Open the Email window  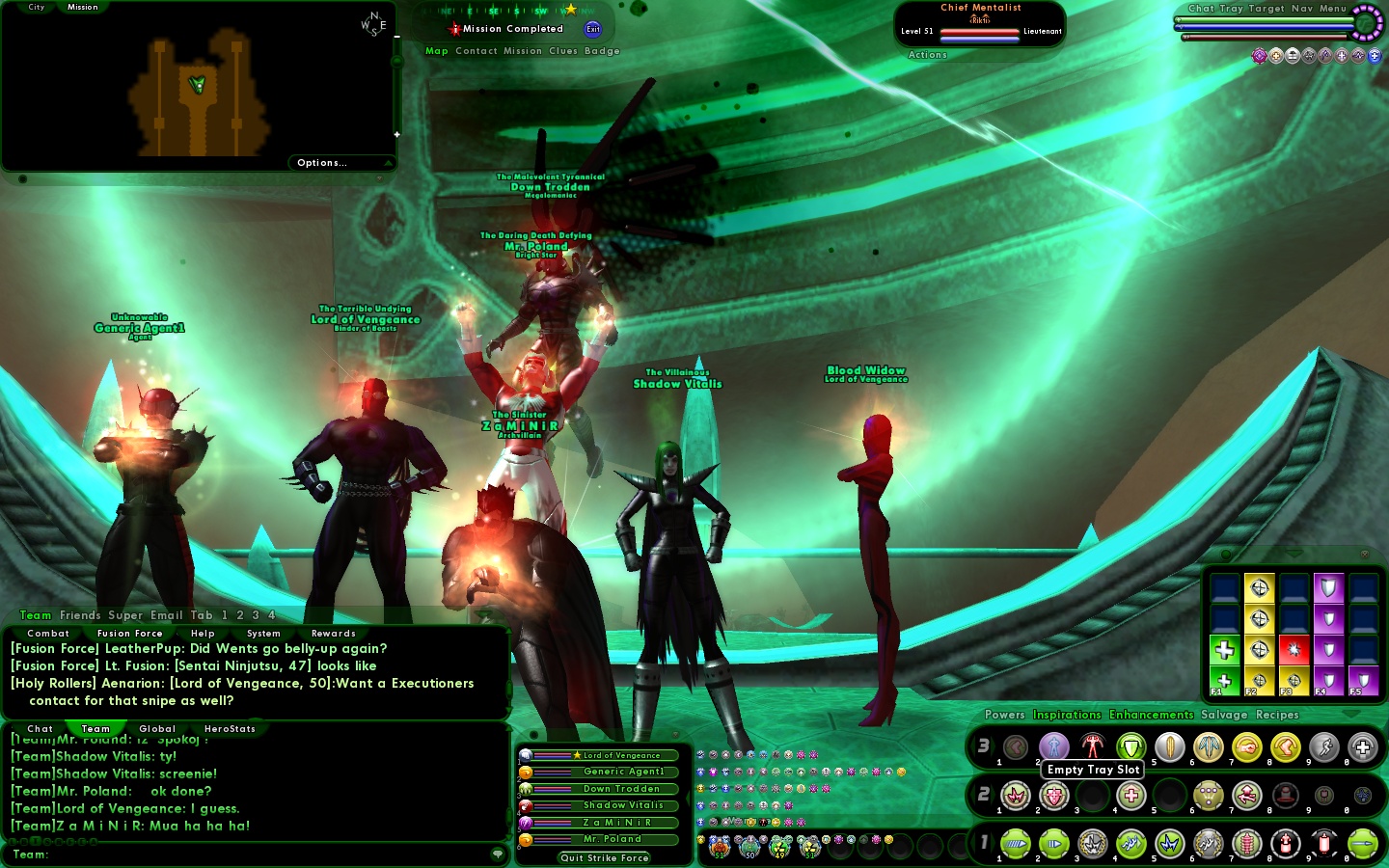pos(166,615)
